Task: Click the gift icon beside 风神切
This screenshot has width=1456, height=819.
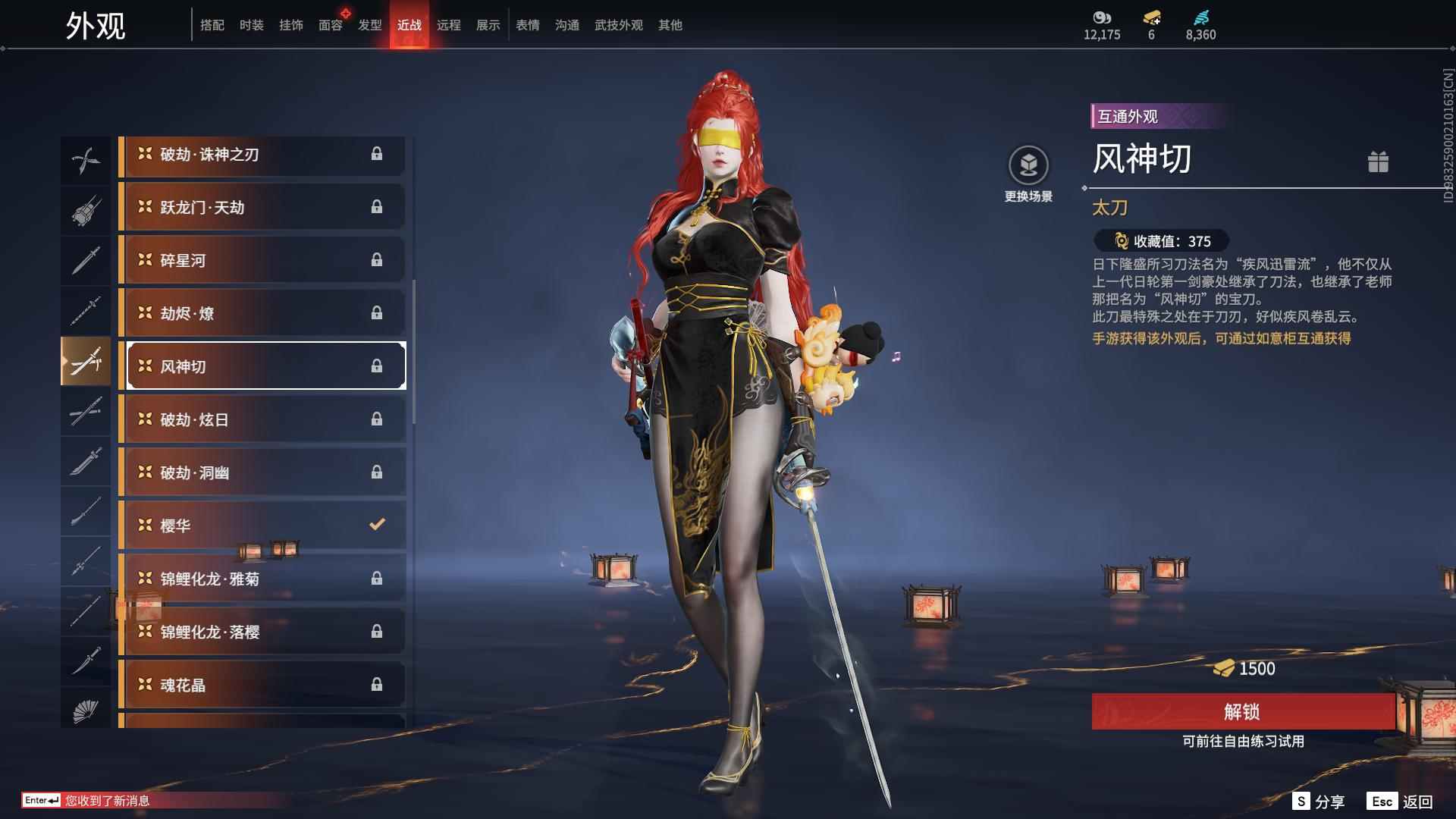Action: click(x=1378, y=162)
